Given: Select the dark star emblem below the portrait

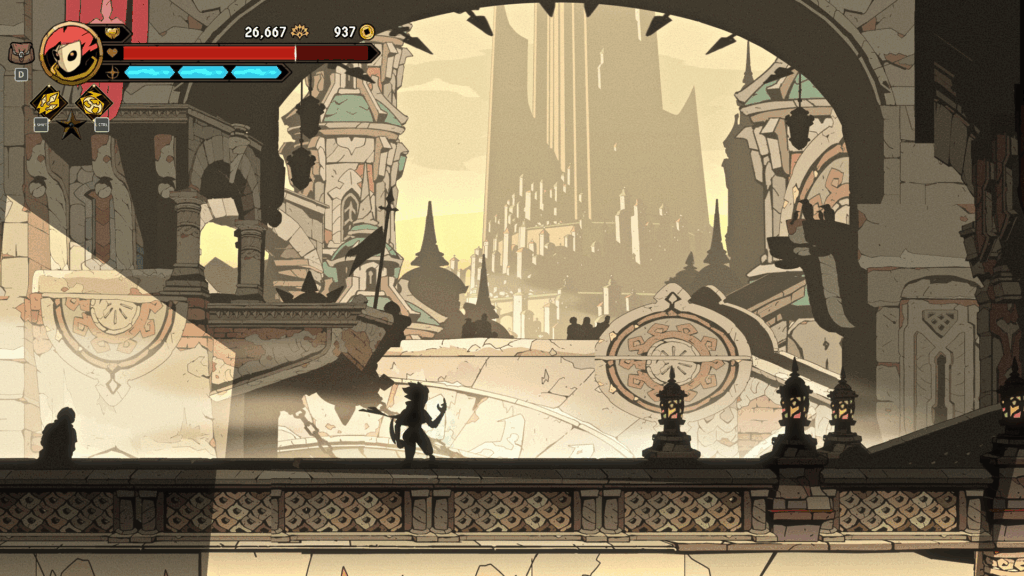Looking at the screenshot, I should coord(70,126).
